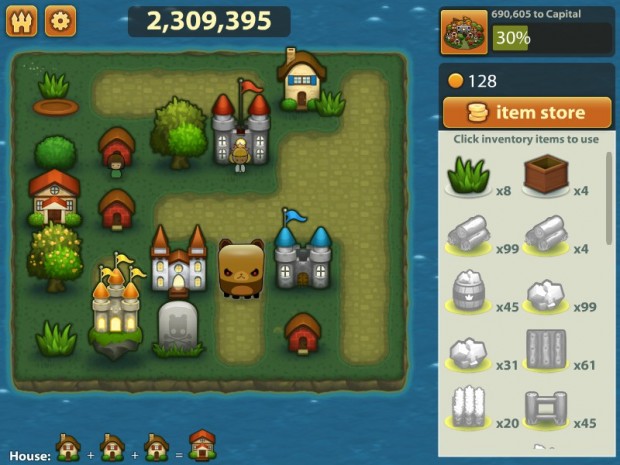620x465 pixels.
Task: Use the rock pile with x99
Action: pyautogui.click(x=545, y=293)
